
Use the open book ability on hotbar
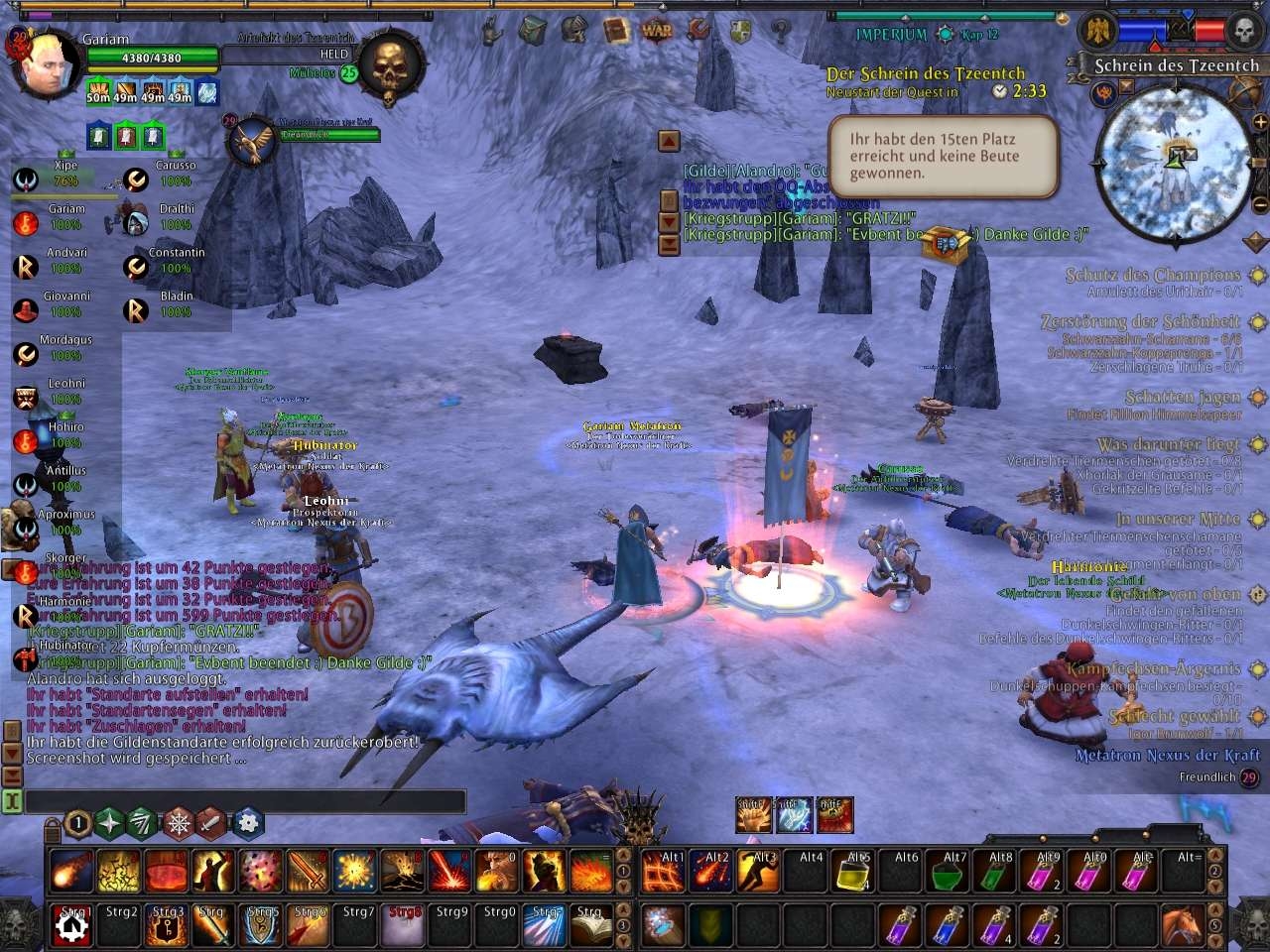coord(592,925)
